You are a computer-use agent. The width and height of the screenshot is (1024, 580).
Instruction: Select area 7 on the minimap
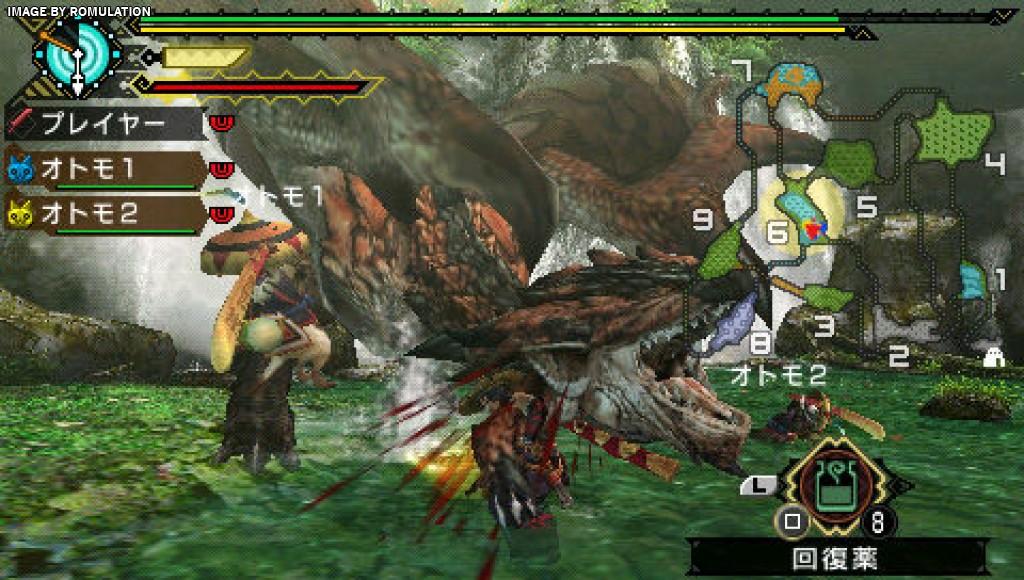791,82
